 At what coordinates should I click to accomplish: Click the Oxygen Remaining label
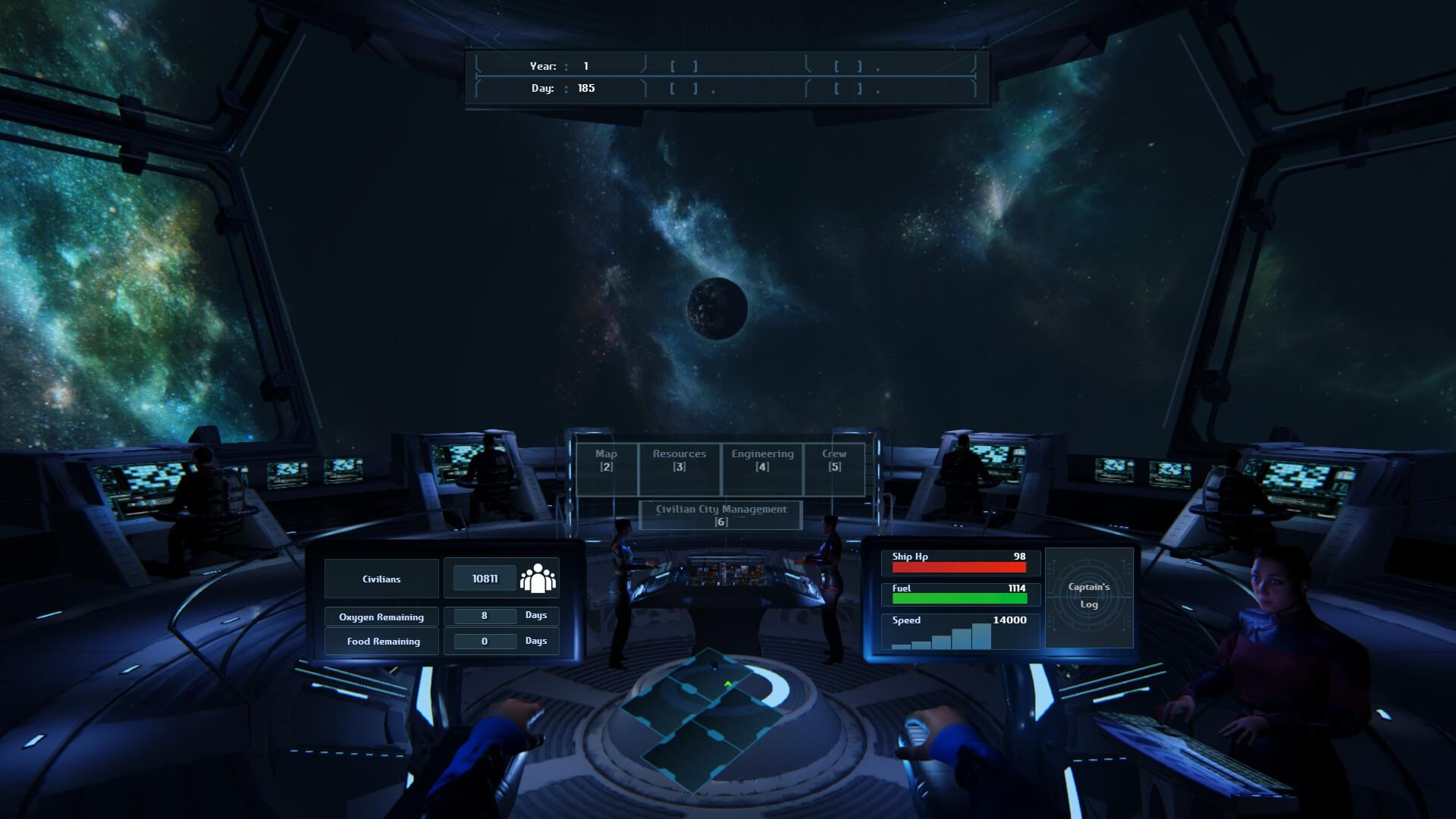click(381, 617)
